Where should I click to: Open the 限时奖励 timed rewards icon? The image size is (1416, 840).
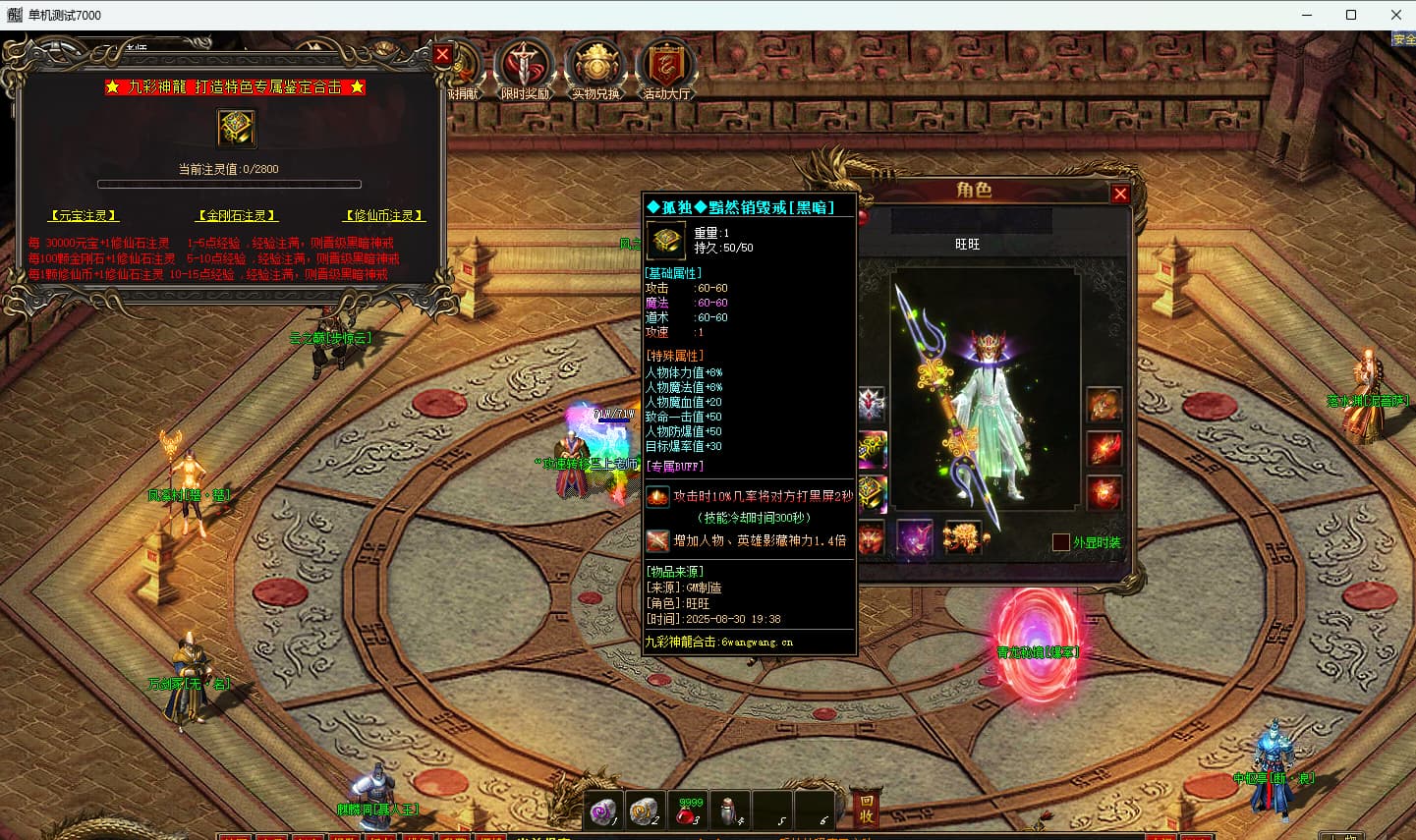click(x=525, y=69)
